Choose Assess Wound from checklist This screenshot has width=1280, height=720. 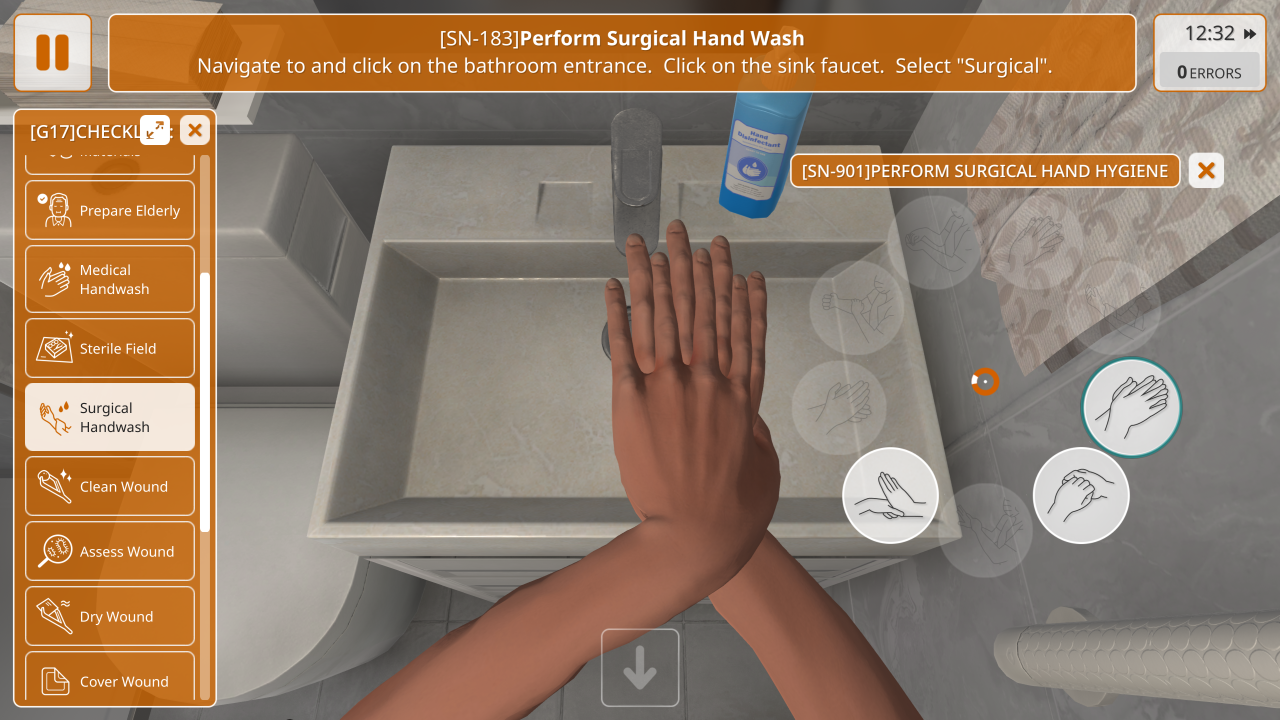[110, 552]
